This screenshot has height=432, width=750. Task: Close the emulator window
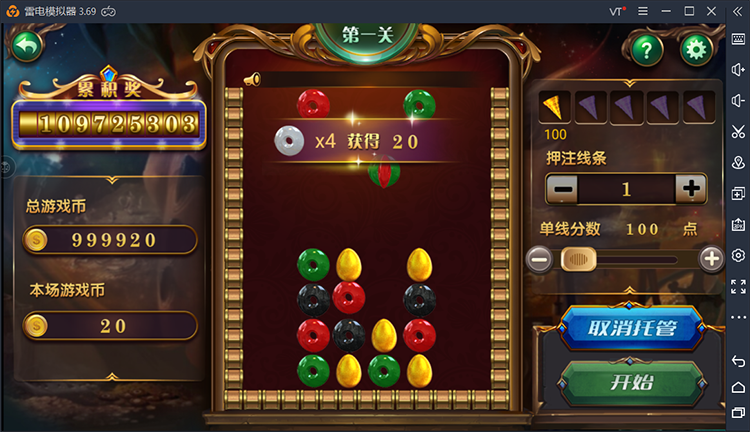coord(711,10)
